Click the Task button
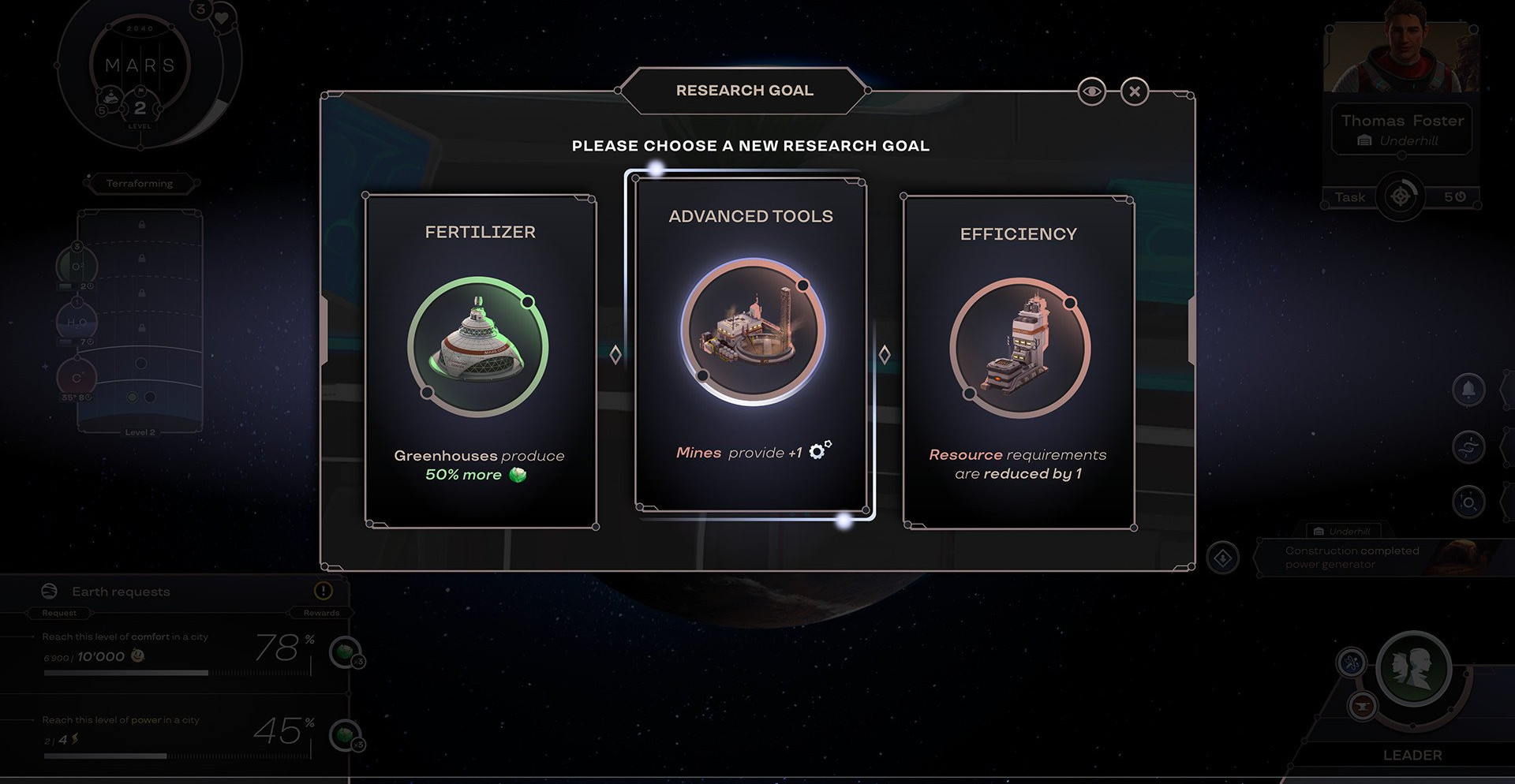The width and height of the screenshot is (1515, 784). (1350, 197)
